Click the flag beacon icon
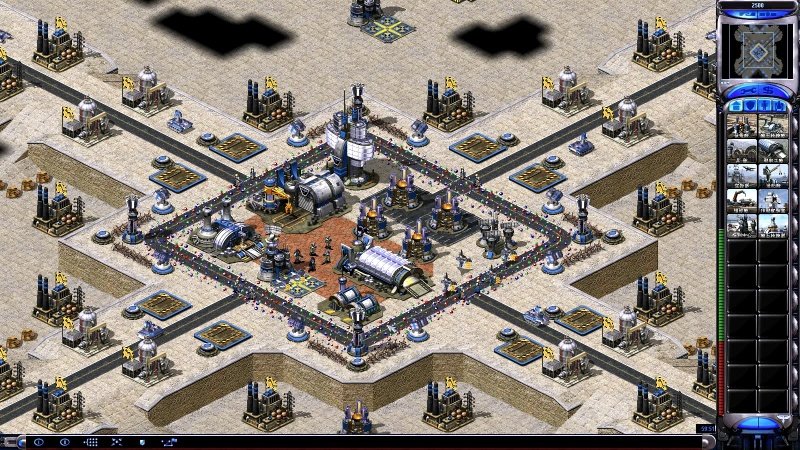The image size is (800, 450). coord(168,441)
